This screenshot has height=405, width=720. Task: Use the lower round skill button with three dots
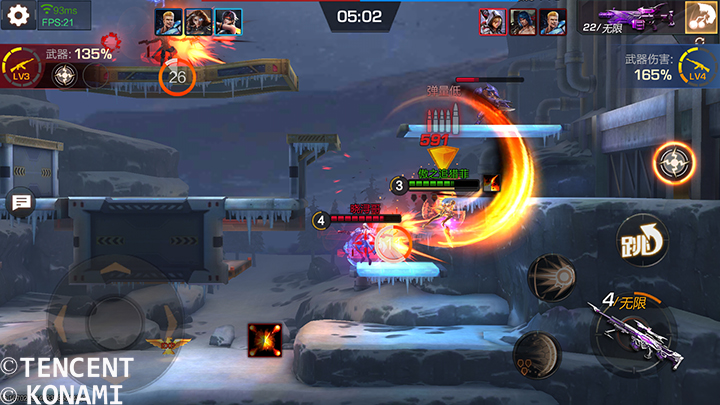pos(533,353)
